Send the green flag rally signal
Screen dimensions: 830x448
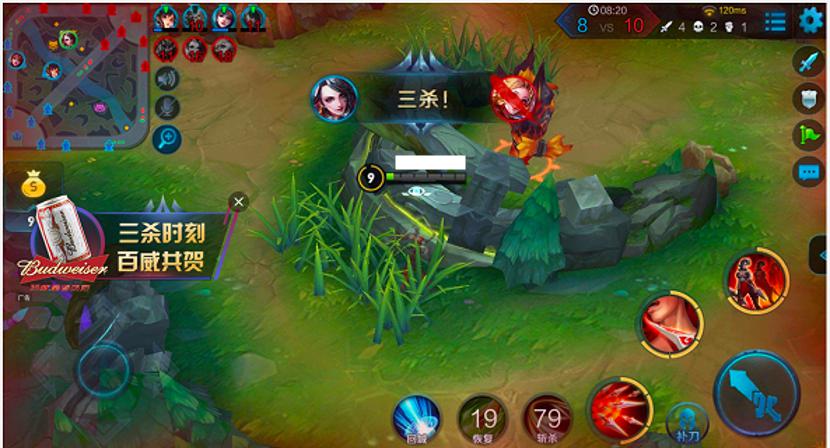[x=808, y=134]
